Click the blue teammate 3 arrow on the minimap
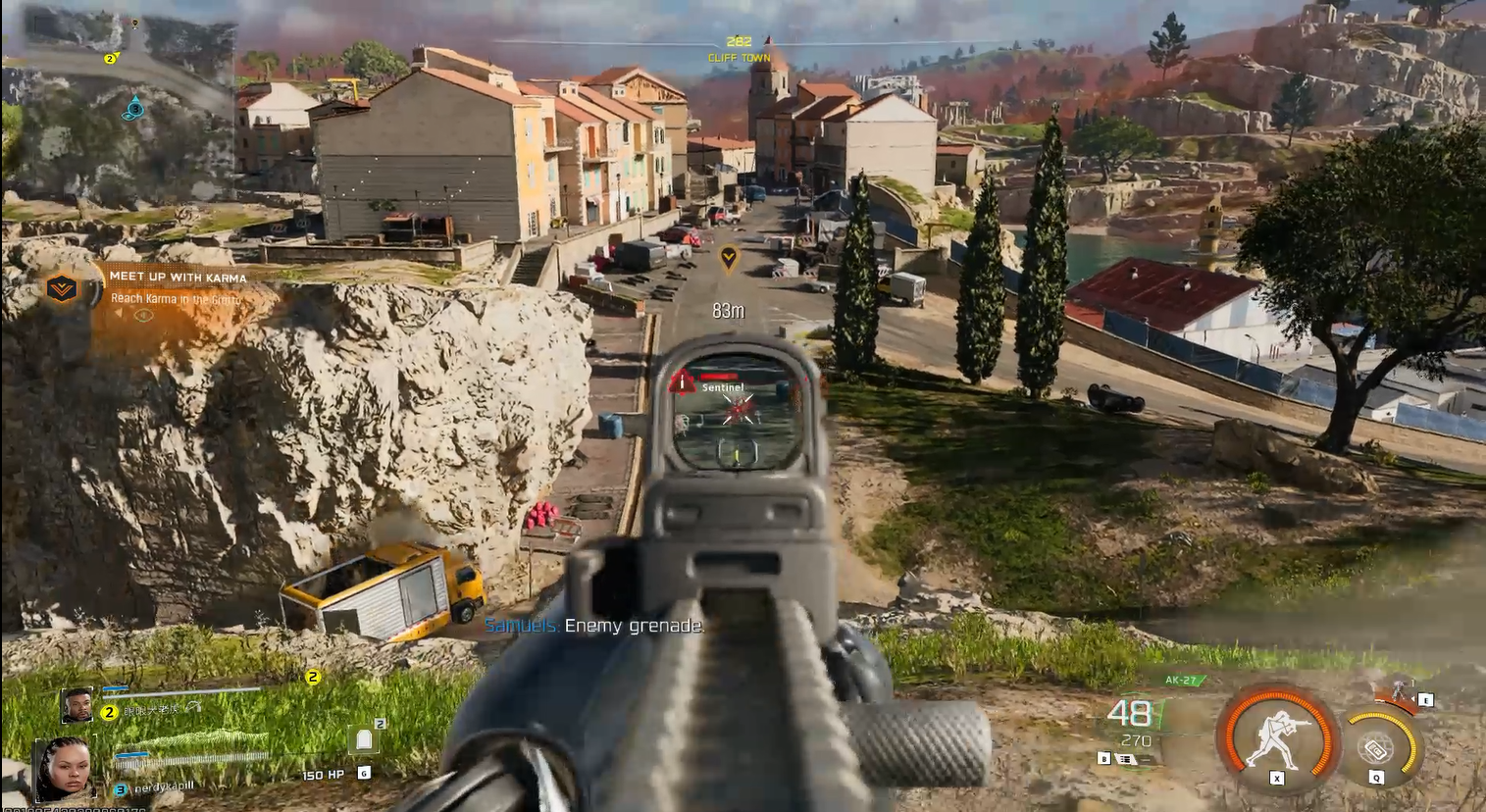 [x=135, y=109]
